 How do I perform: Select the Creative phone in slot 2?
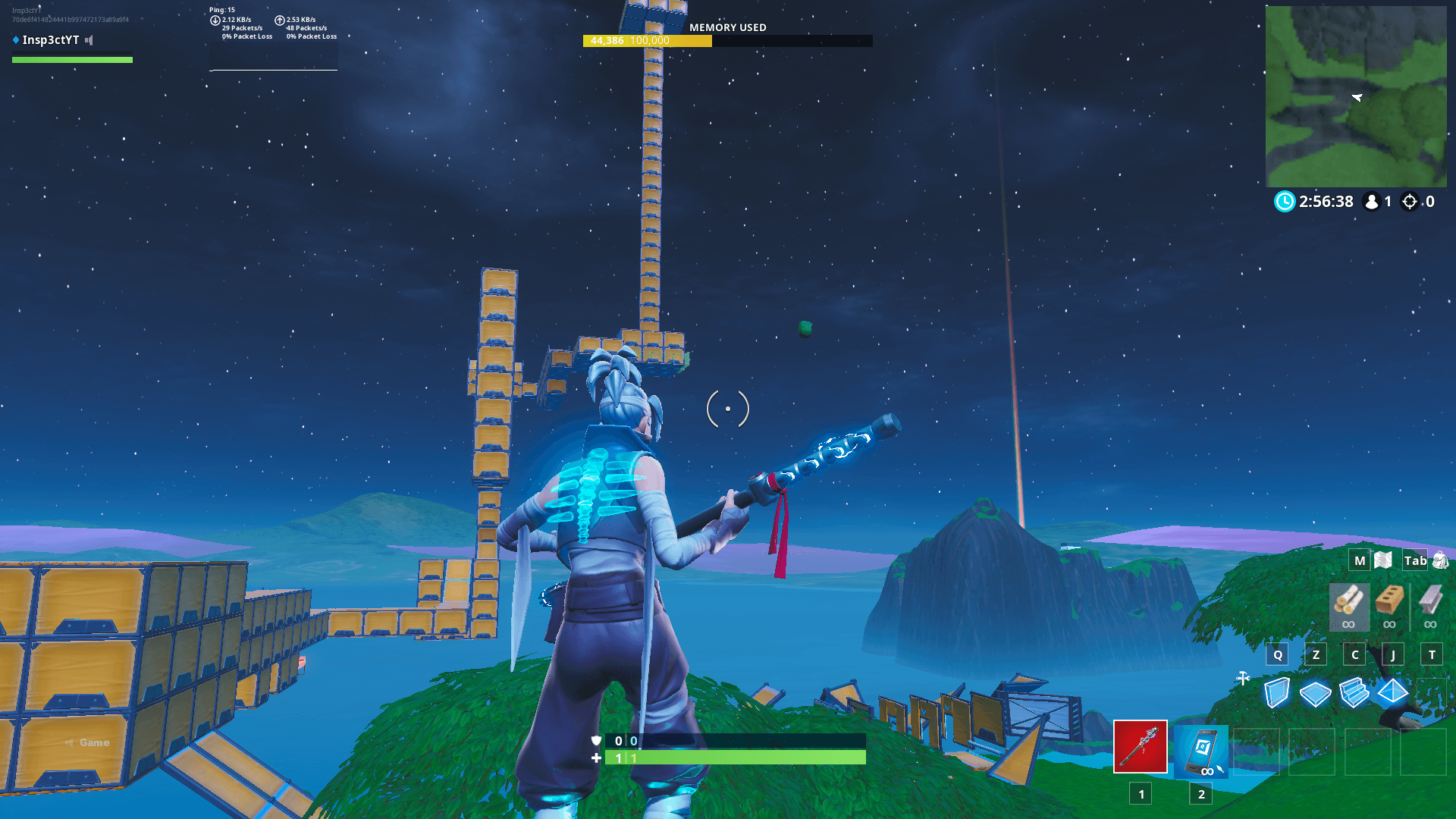pyautogui.click(x=1201, y=752)
